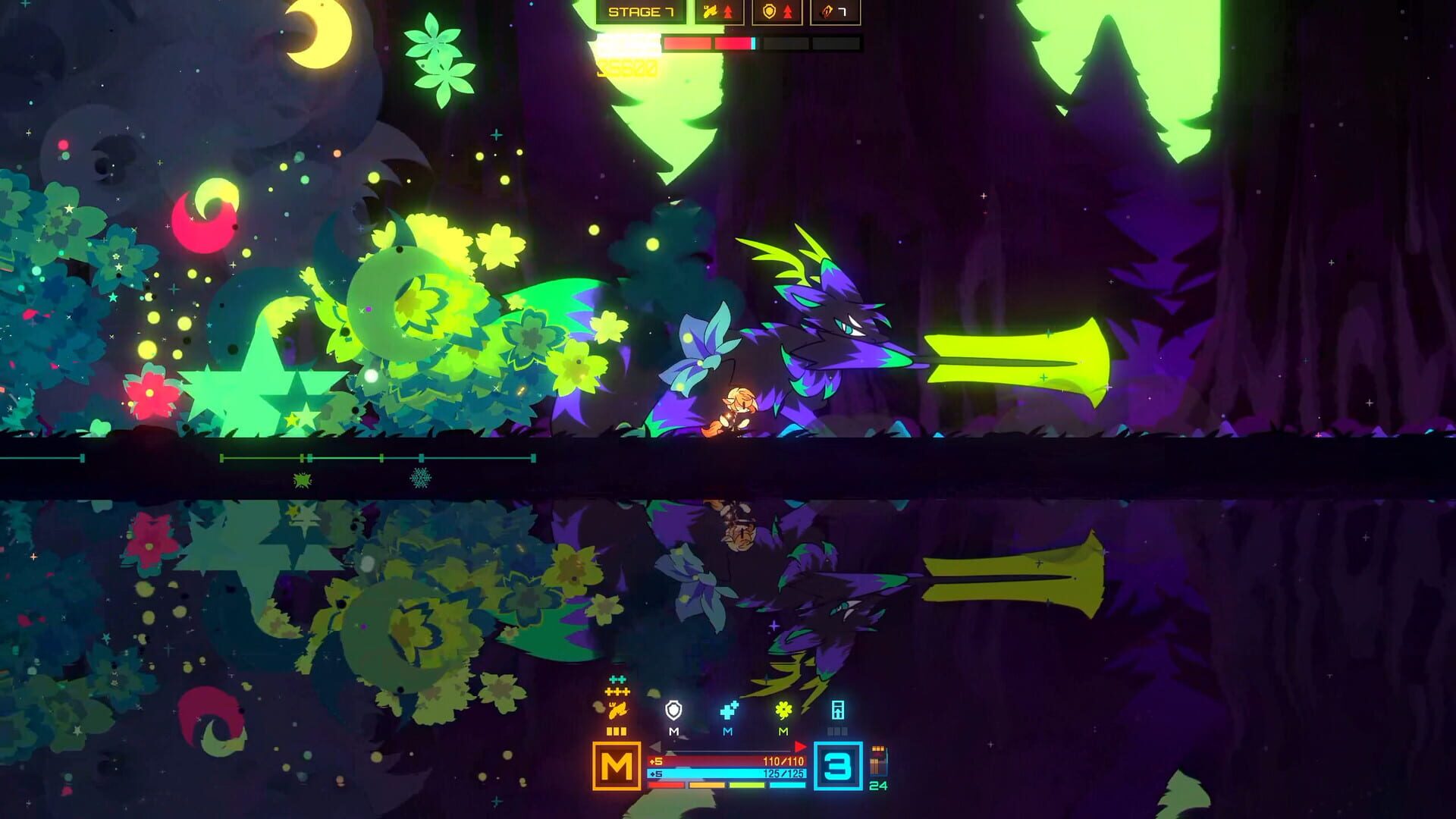Toggle the orange triple-plus buff indicator
This screenshot has height=819, width=1456.
[617, 691]
